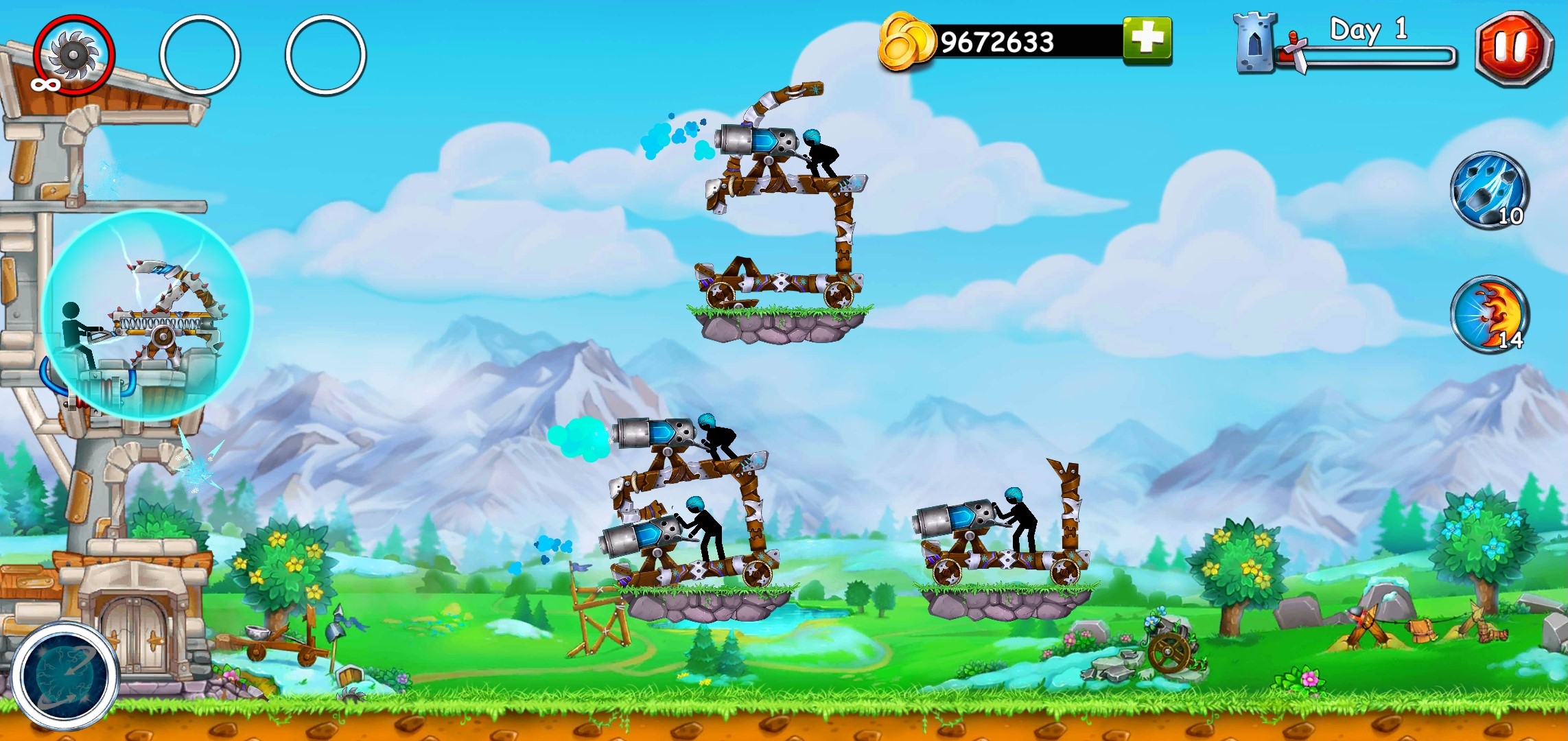Use the fire blast ability

pos(1488,315)
